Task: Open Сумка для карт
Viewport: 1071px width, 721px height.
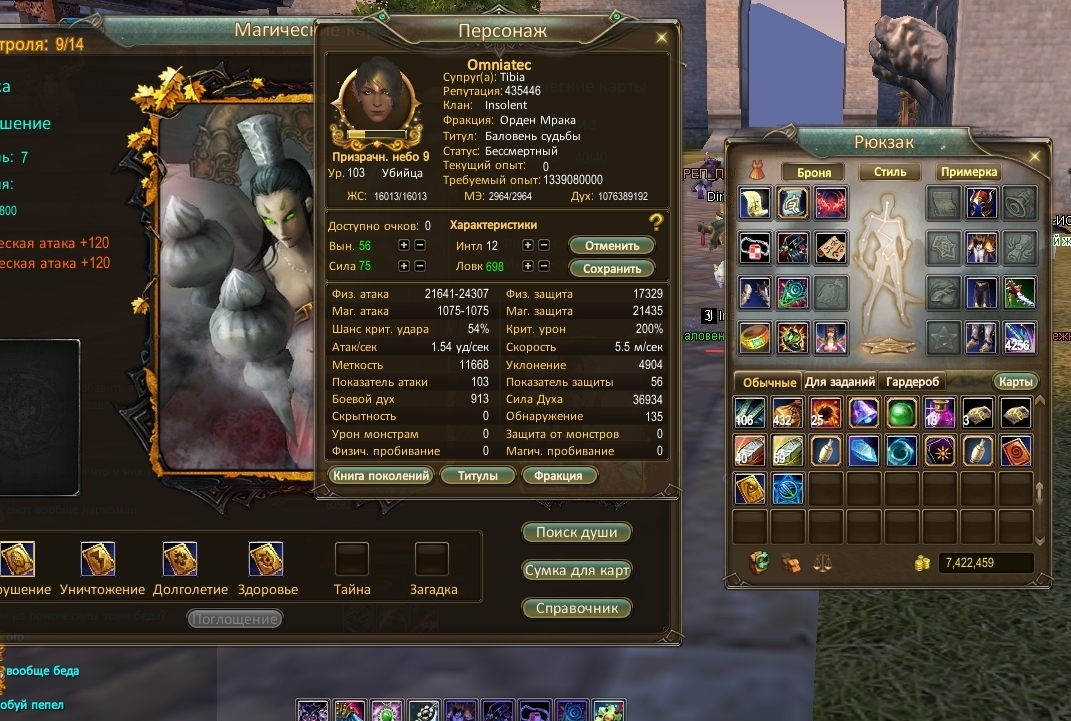Action: pos(577,570)
